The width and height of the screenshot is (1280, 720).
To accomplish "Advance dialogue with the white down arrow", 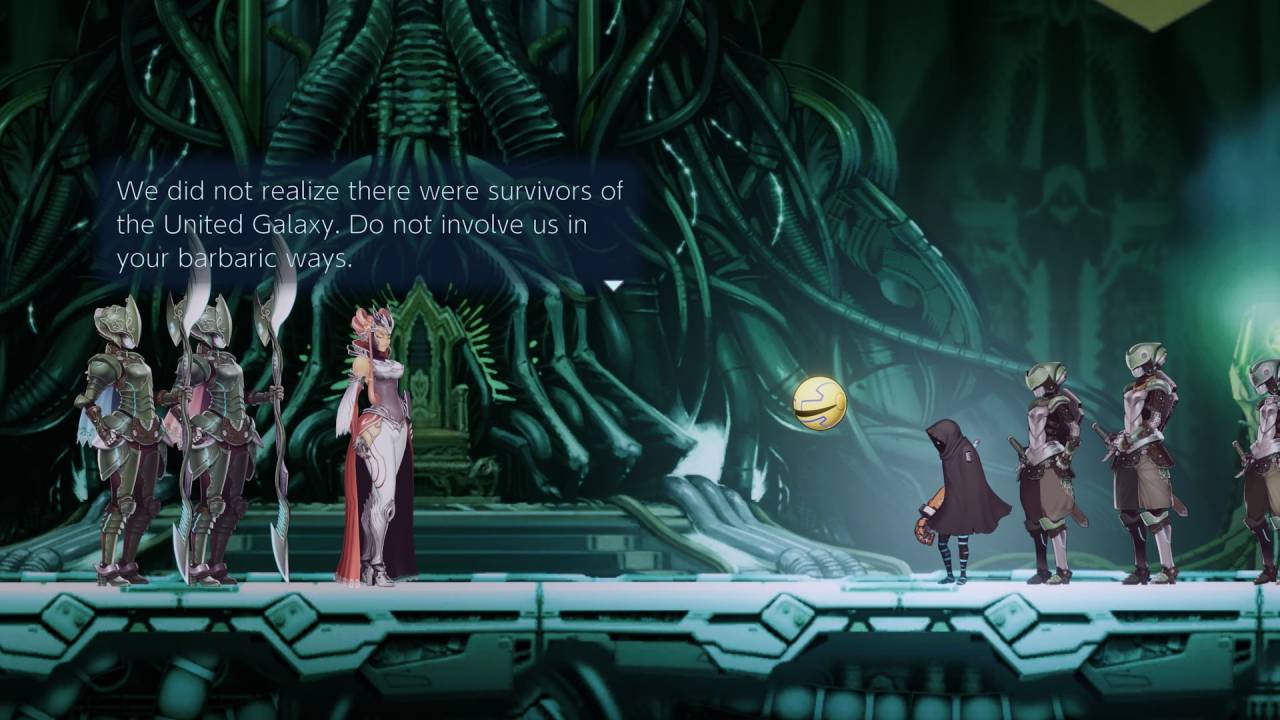I will (613, 286).
